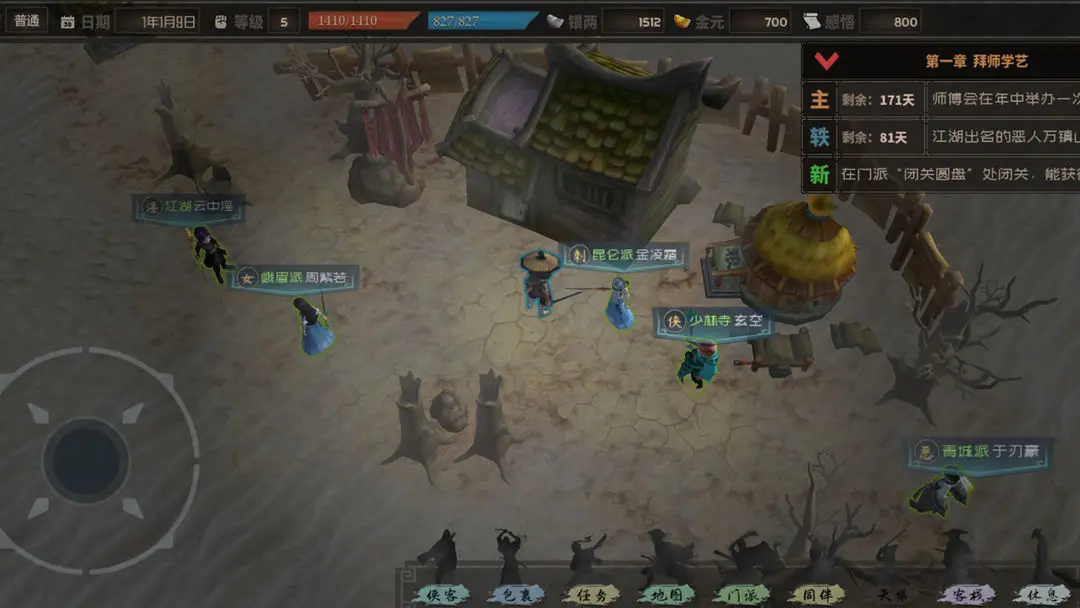Select the 江湖 云中煌 name tag
Viewport: 1080px width, 608px height.
(188, 206)
